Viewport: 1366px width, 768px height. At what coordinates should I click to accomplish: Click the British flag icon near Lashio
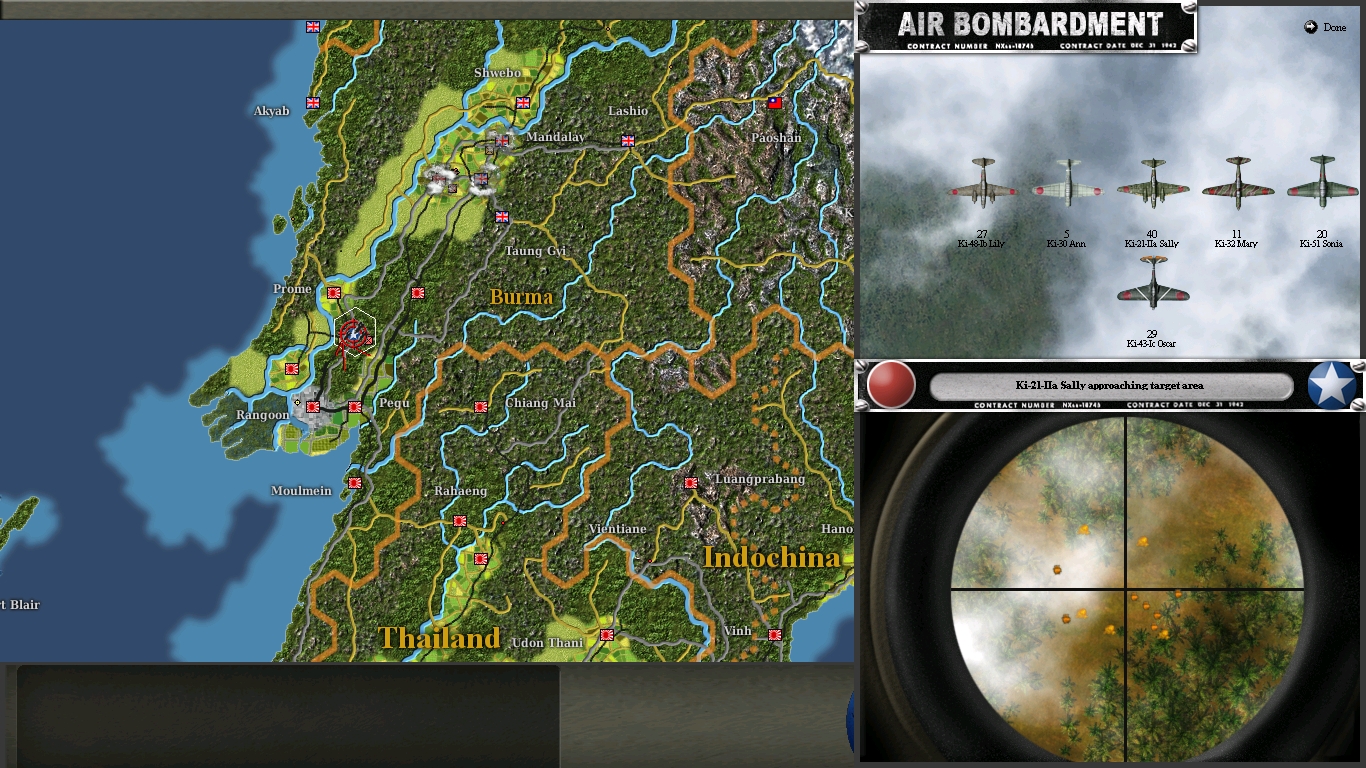[x=628, y=142]
